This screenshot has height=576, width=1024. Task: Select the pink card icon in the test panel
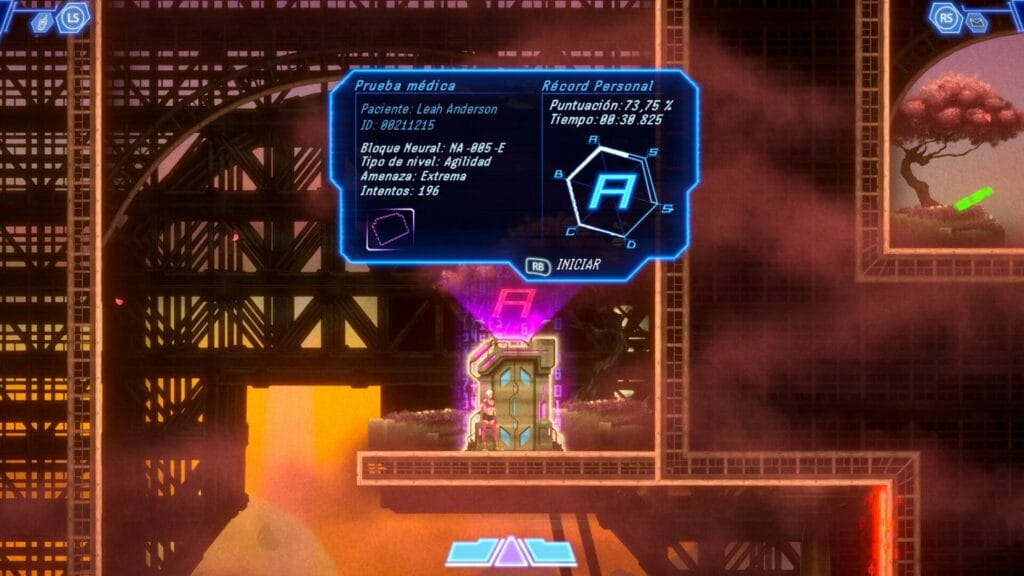pyautogui.click(x=390, y=229)
